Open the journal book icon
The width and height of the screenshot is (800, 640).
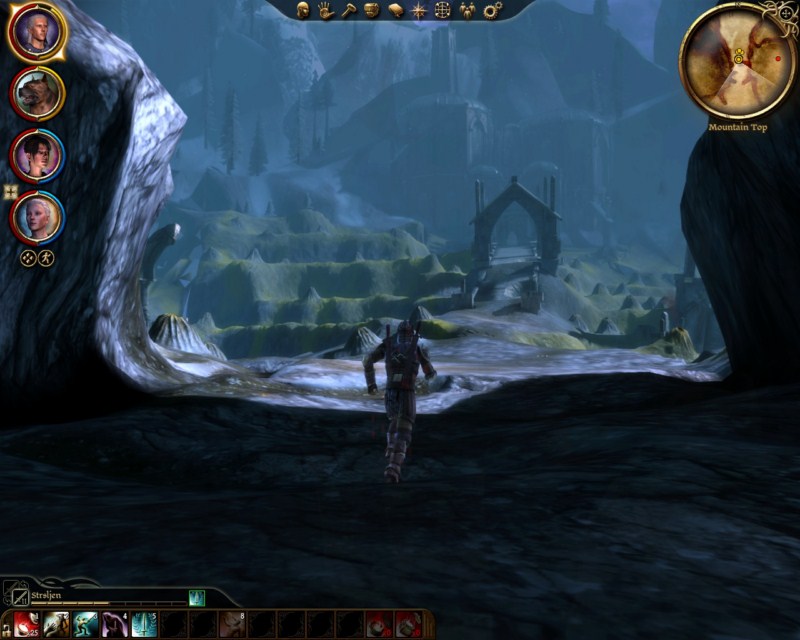396,10
